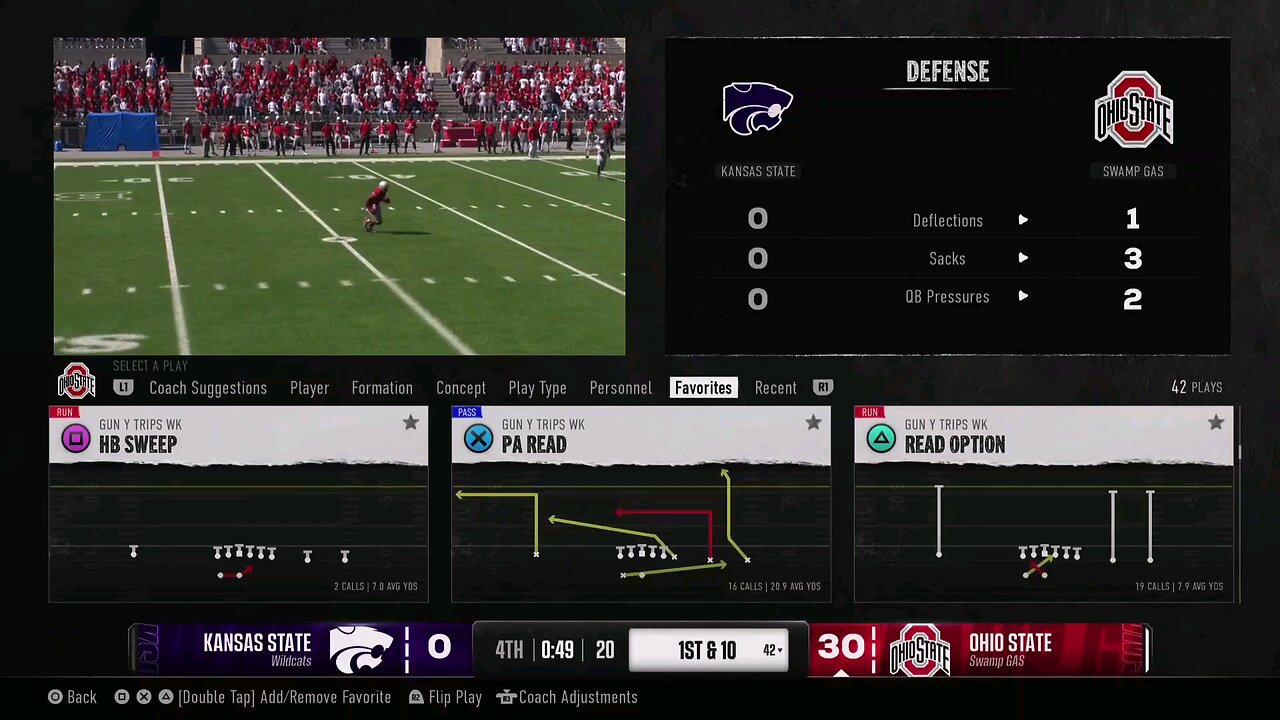Open the Coach Suggestions tab
1280x720 pixels.
coord(208,388)
